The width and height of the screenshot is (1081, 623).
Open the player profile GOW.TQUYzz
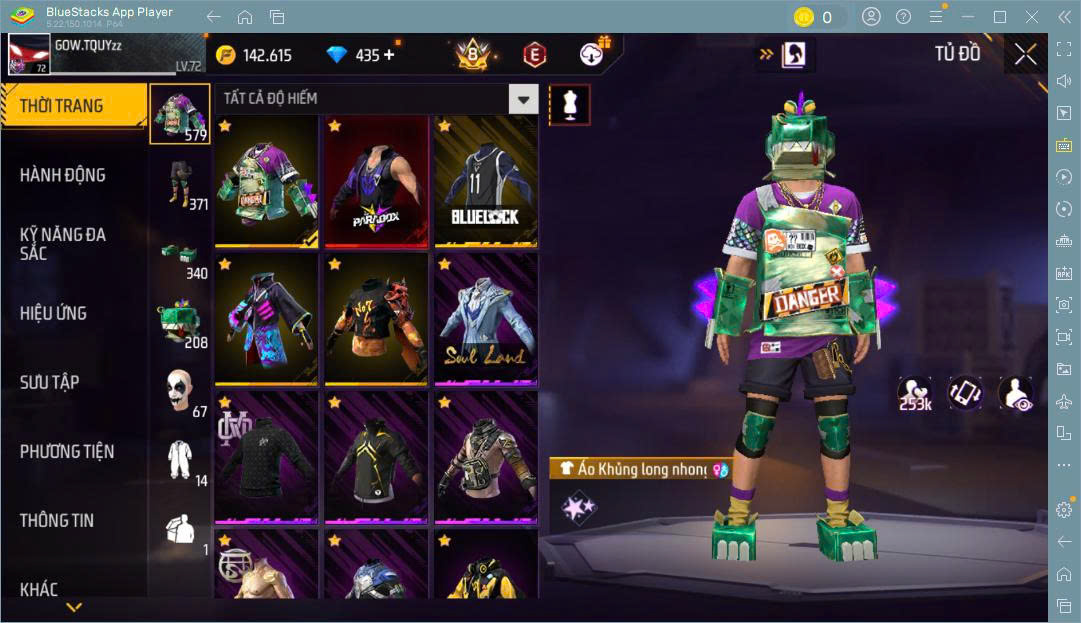(x=30, y=54)
